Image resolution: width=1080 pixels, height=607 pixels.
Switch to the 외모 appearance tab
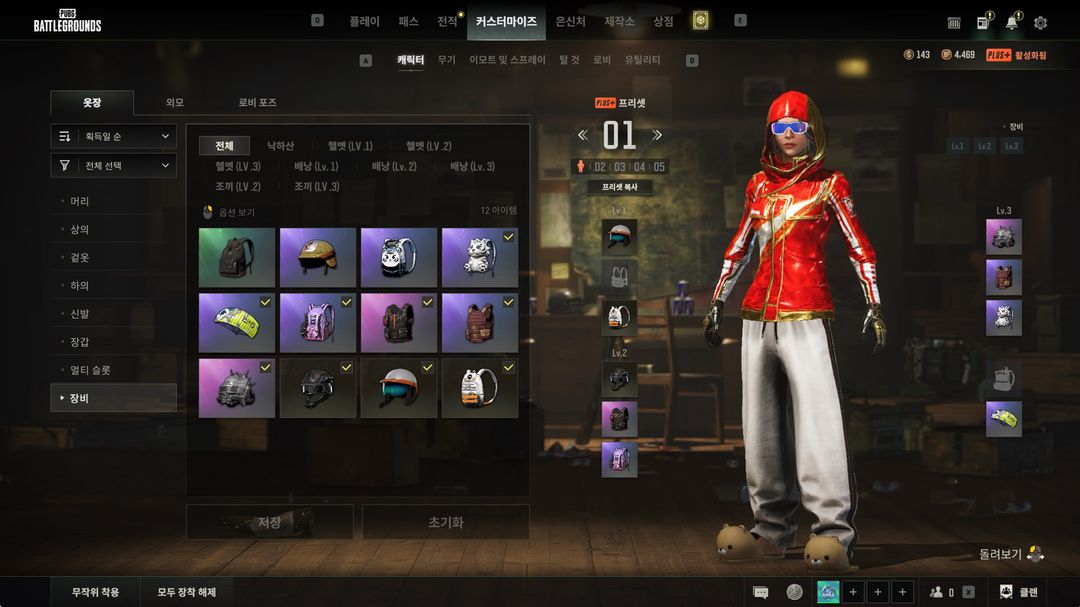(175, 103)
